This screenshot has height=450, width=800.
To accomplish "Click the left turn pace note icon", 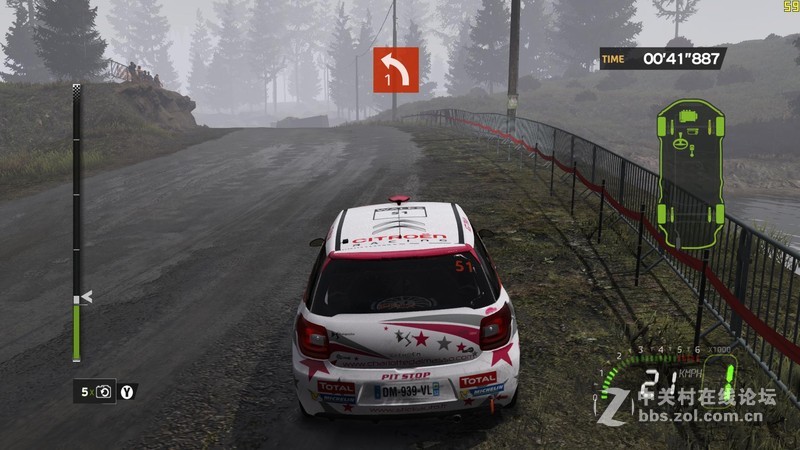I will pos(396,69).
